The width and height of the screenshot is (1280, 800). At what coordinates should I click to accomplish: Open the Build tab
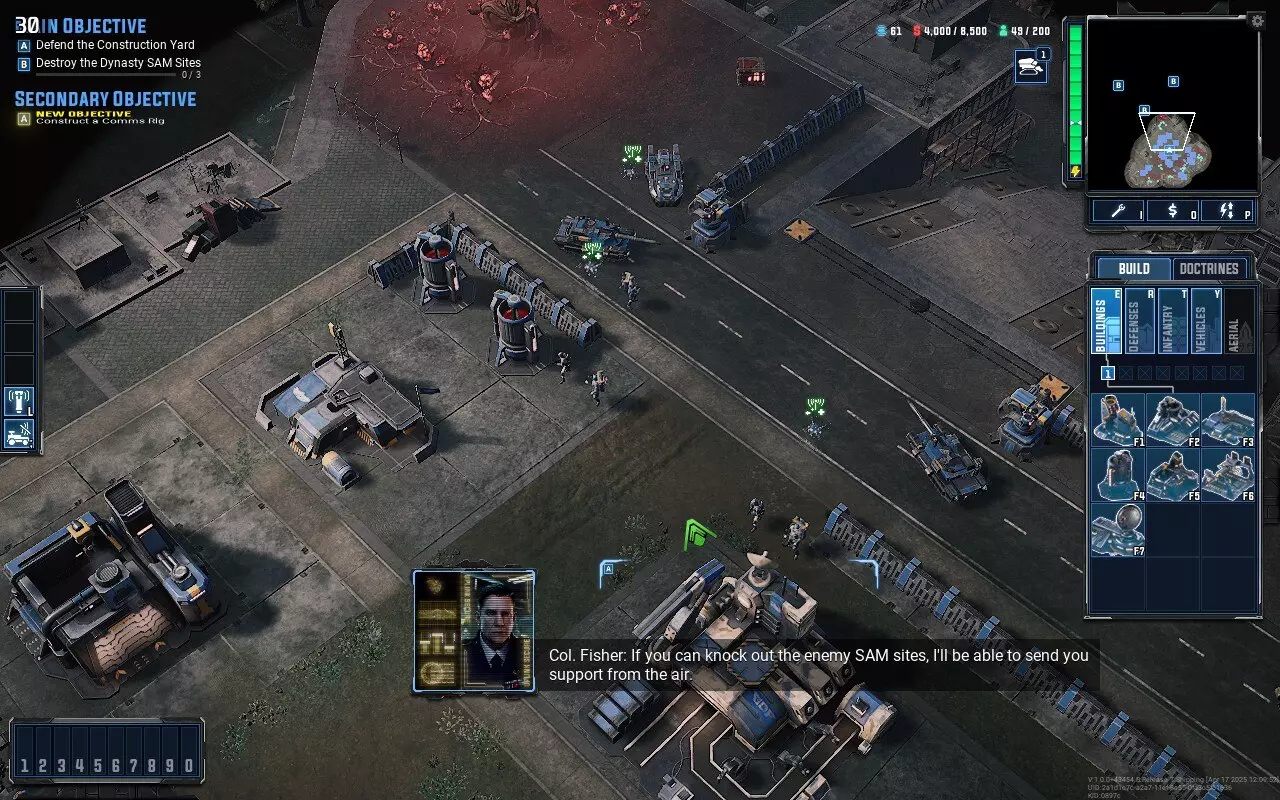1134,269
